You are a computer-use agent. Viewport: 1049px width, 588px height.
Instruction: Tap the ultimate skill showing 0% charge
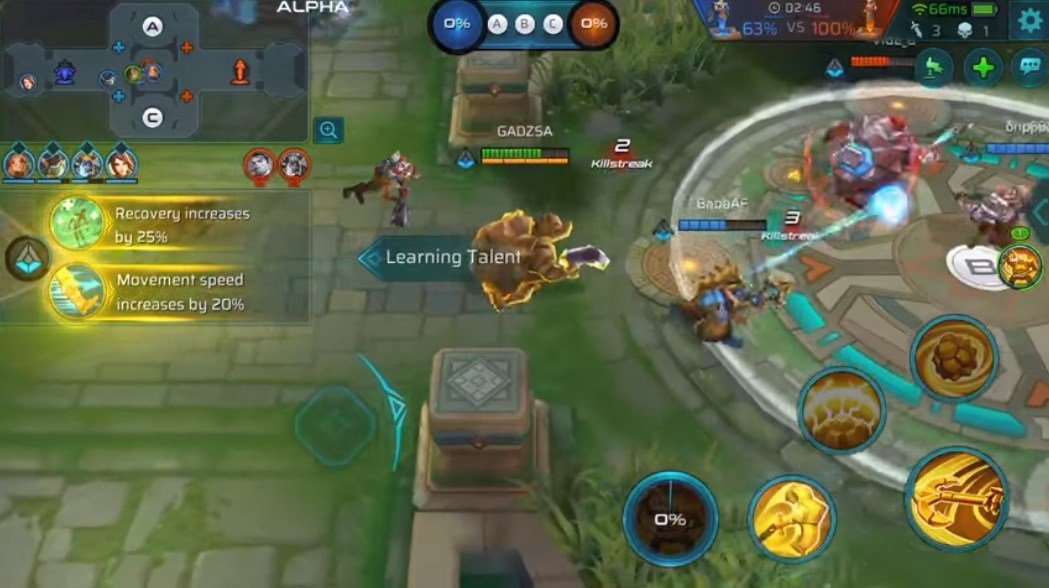coord(670,518)
